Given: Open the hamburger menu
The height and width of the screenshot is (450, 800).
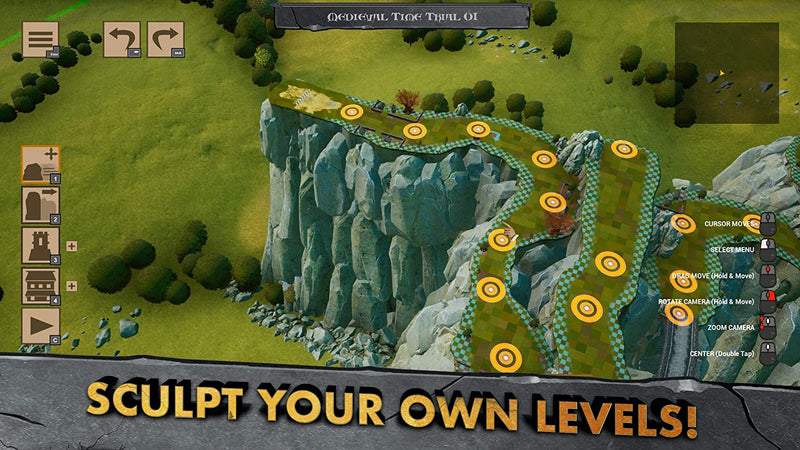Looking at the screenshot, I should pos(40,40).
